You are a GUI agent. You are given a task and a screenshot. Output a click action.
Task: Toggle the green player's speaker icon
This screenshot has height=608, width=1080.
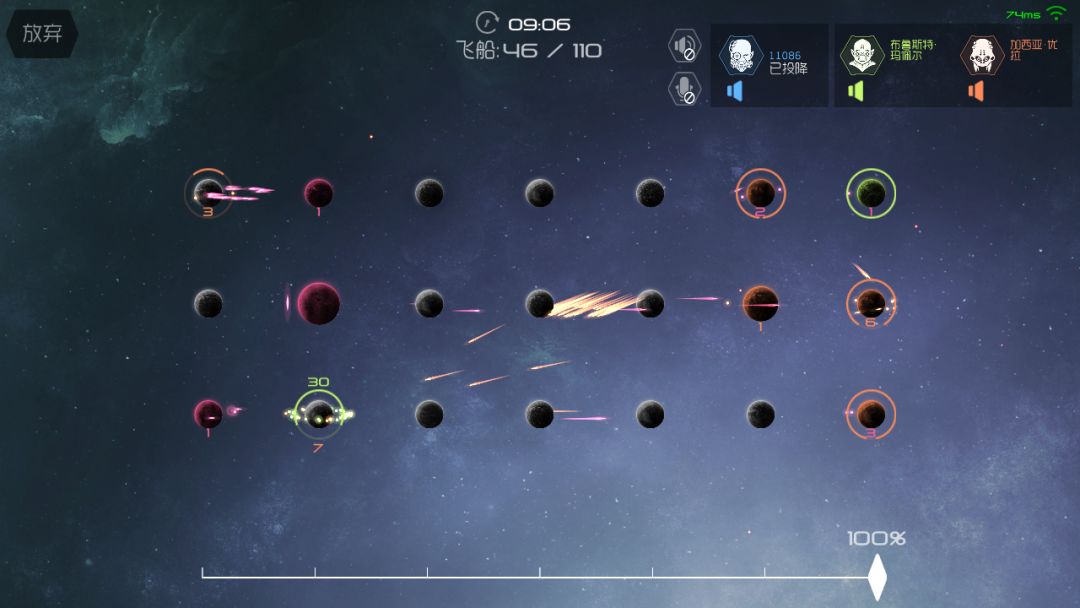pos(855,91)
